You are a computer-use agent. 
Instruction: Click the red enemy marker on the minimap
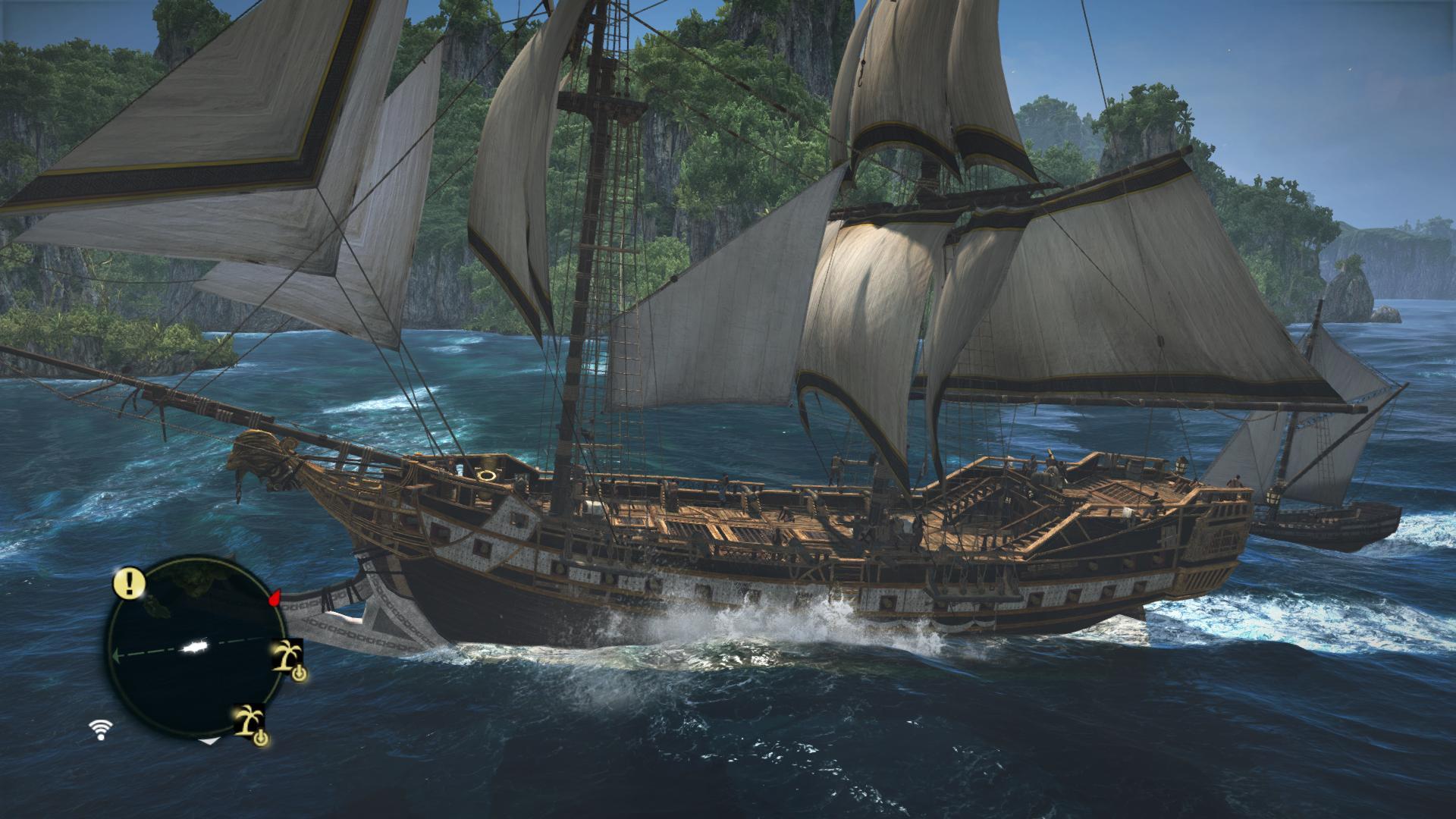pos(275,598)
